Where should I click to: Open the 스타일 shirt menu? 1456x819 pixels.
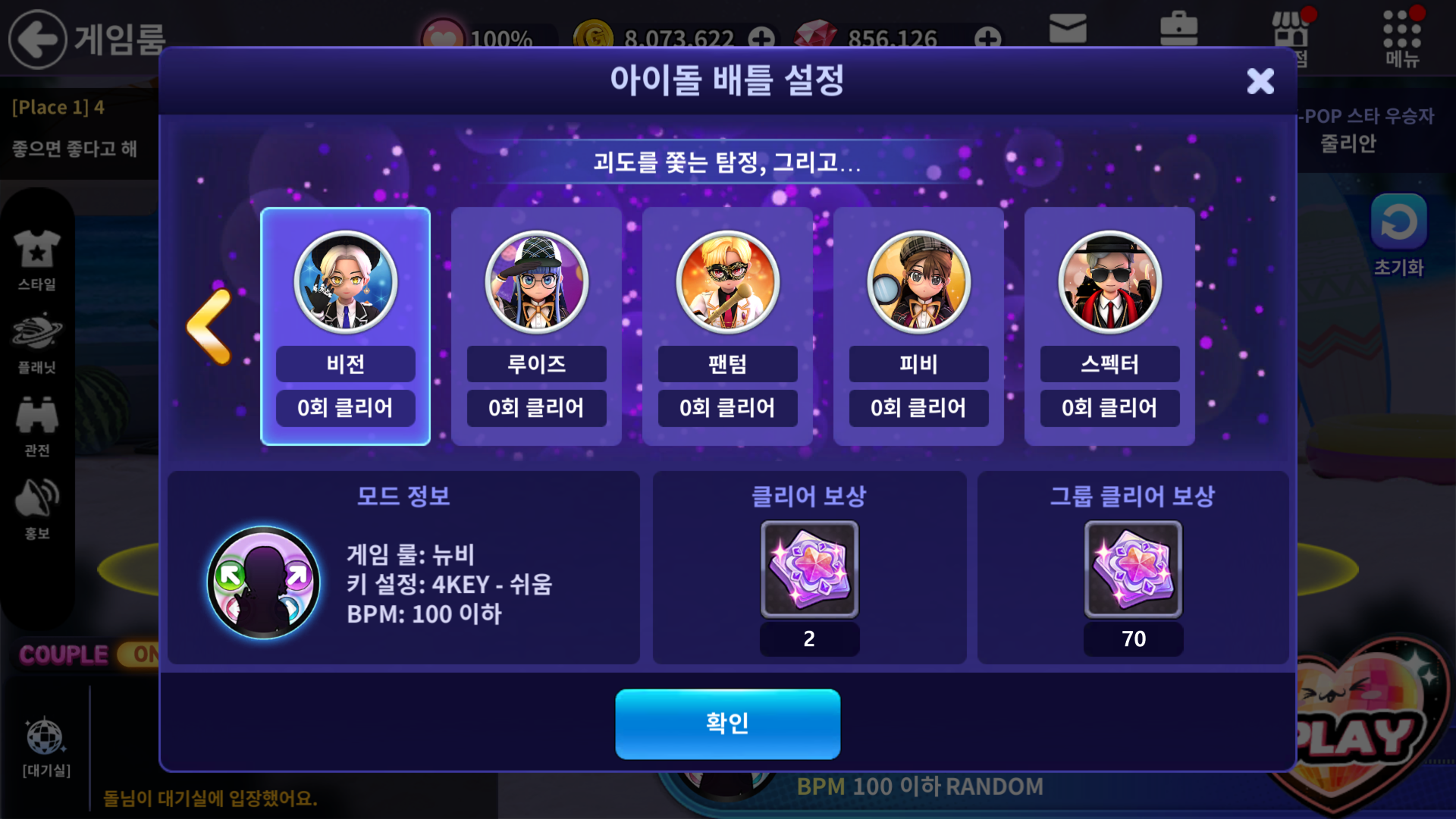[x=37, y=260]
